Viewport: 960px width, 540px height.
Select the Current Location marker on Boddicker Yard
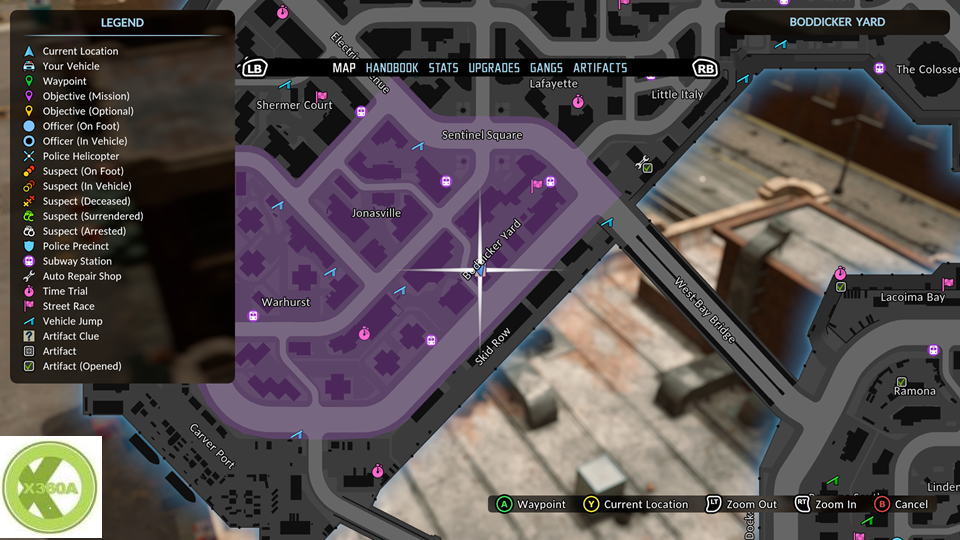click(x=480, y=271)
